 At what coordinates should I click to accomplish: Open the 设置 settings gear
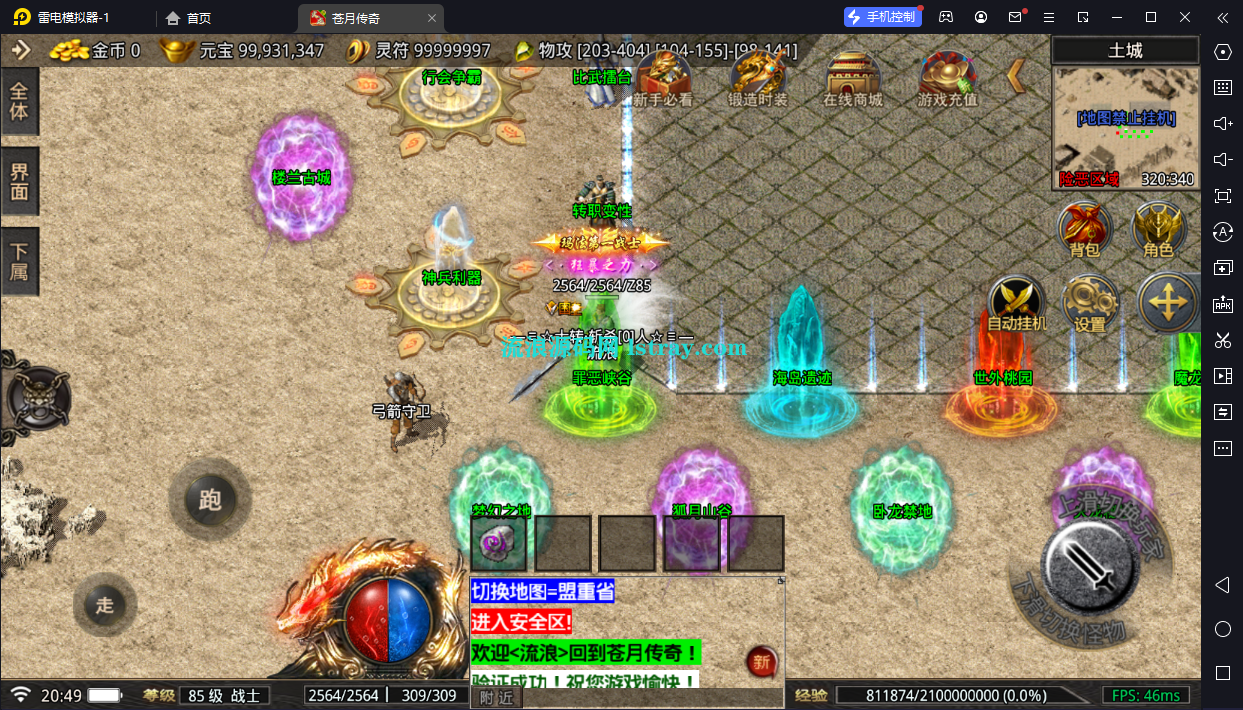tap(1089, 303)
